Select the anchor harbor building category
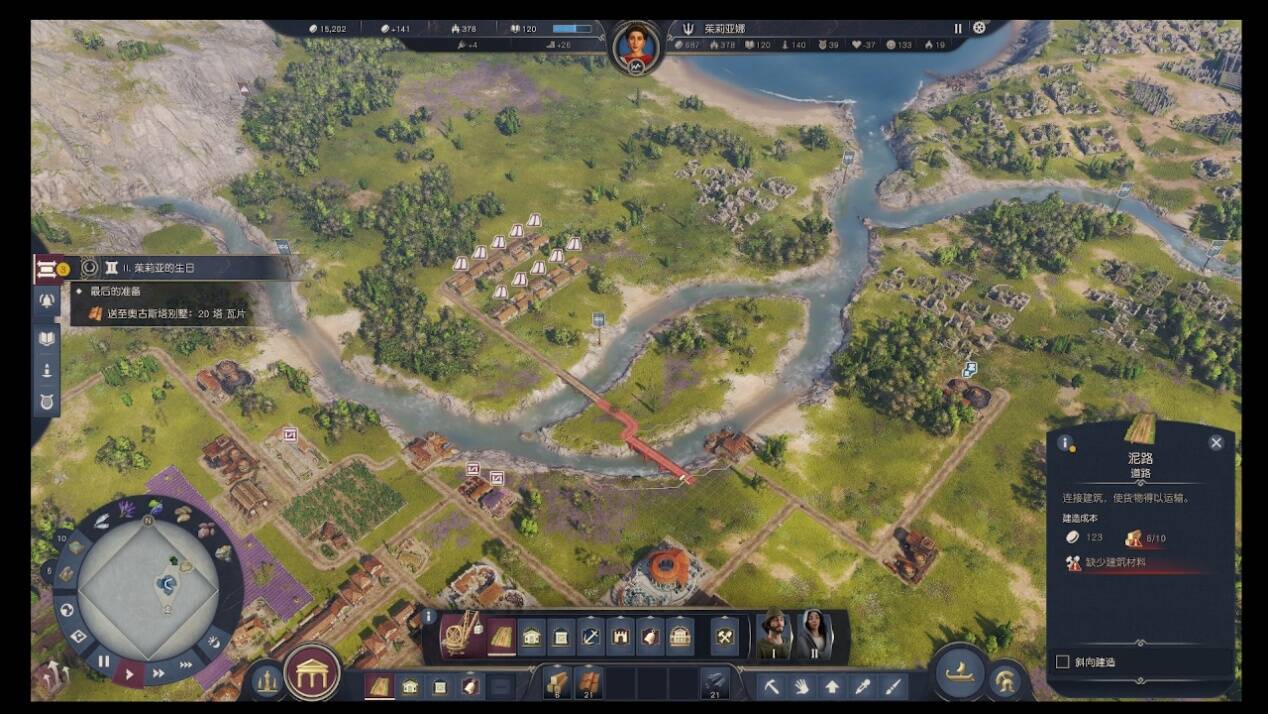The image size is (1268, 714). (590, 635)
